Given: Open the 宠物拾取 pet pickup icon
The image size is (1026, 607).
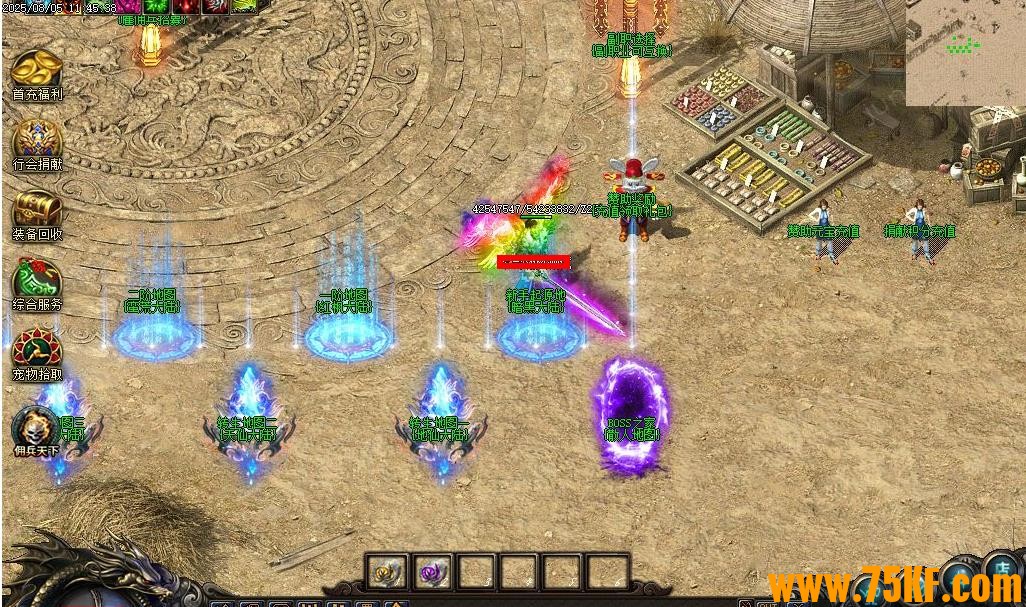Looking at the screenshot, I should [37, 350].
